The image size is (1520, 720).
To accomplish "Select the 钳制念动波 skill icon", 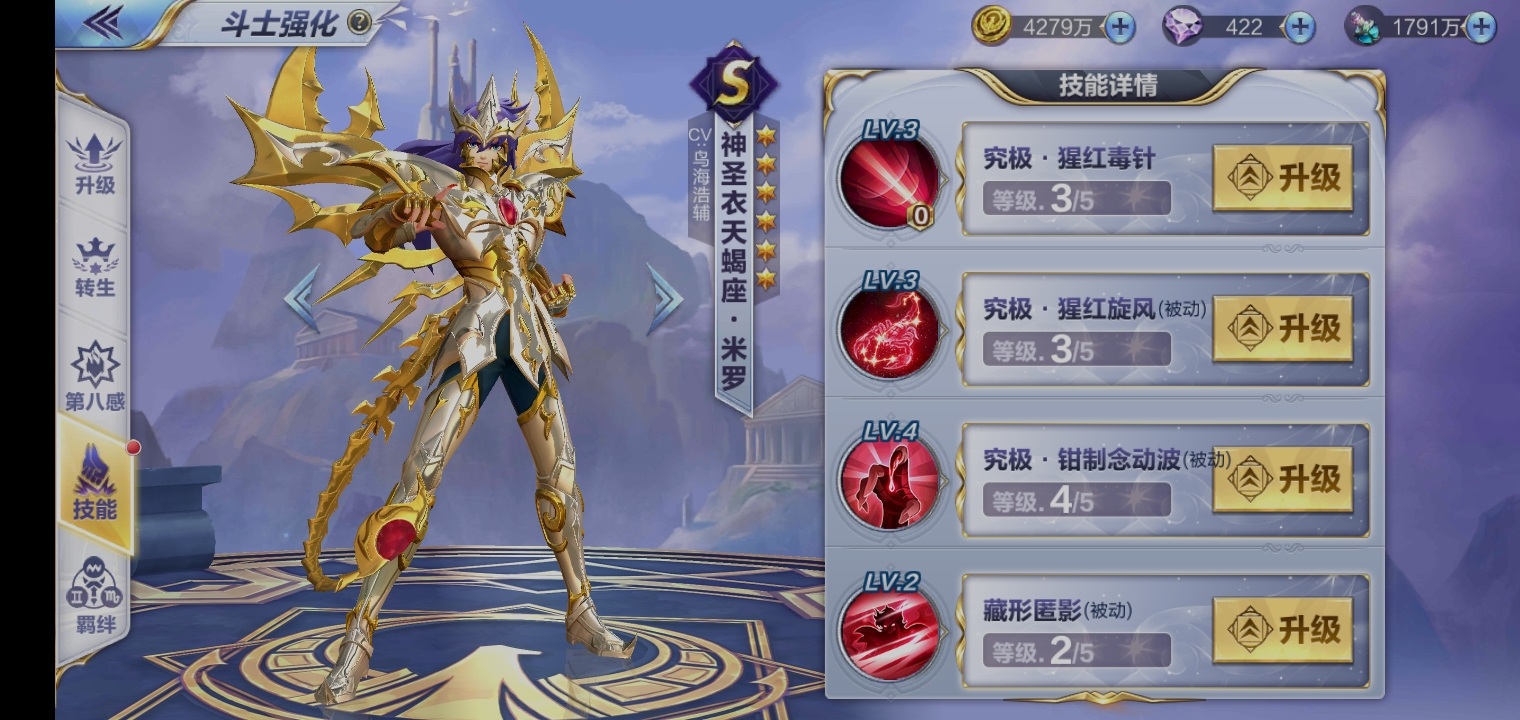I will tap(889, 483).
